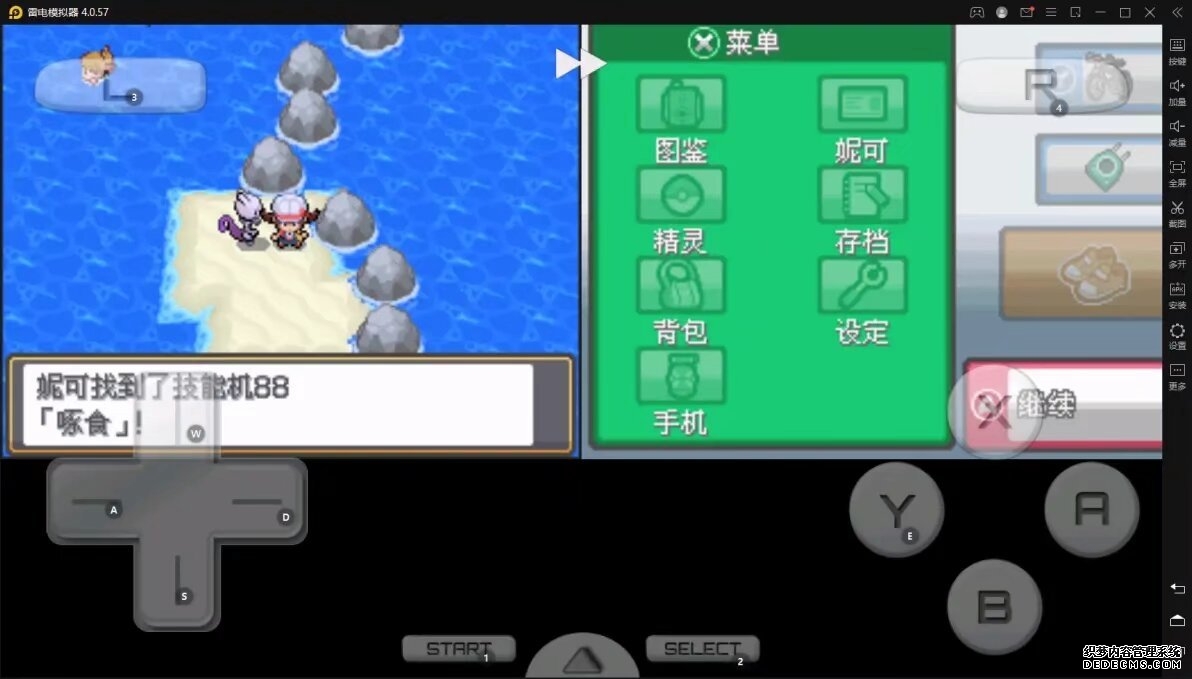
Task: Tap the emulator fast-forward arrows
Action: 581,64
